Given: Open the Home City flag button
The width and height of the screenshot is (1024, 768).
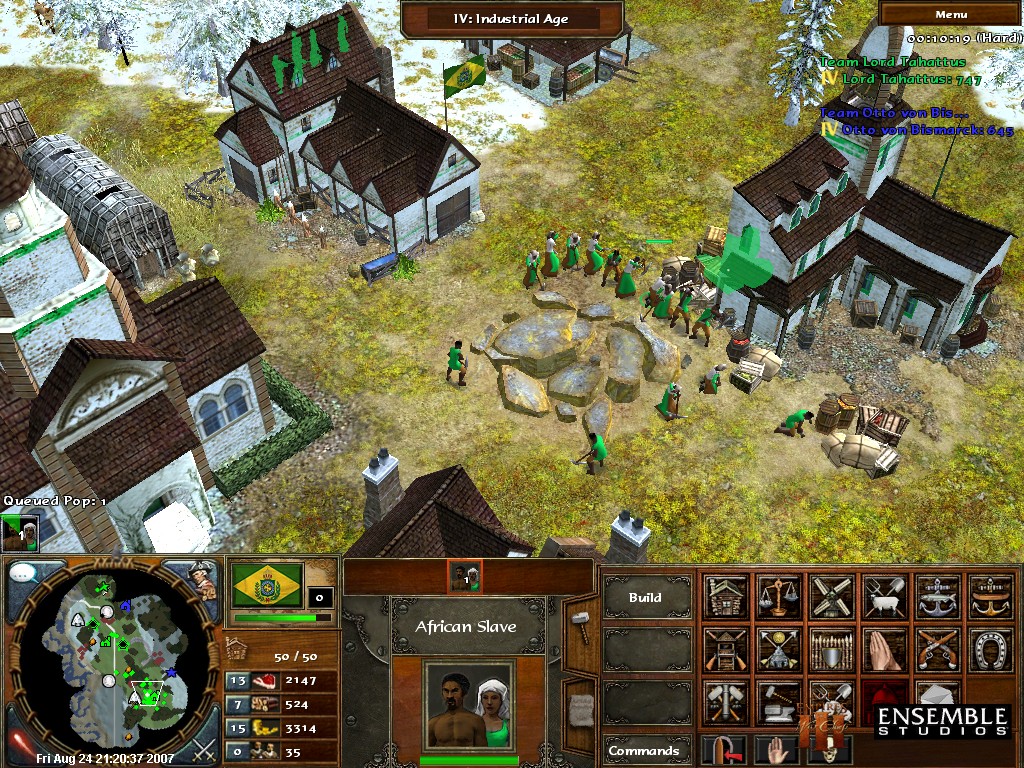Looking at the screenshot, I should coord(268,585).
